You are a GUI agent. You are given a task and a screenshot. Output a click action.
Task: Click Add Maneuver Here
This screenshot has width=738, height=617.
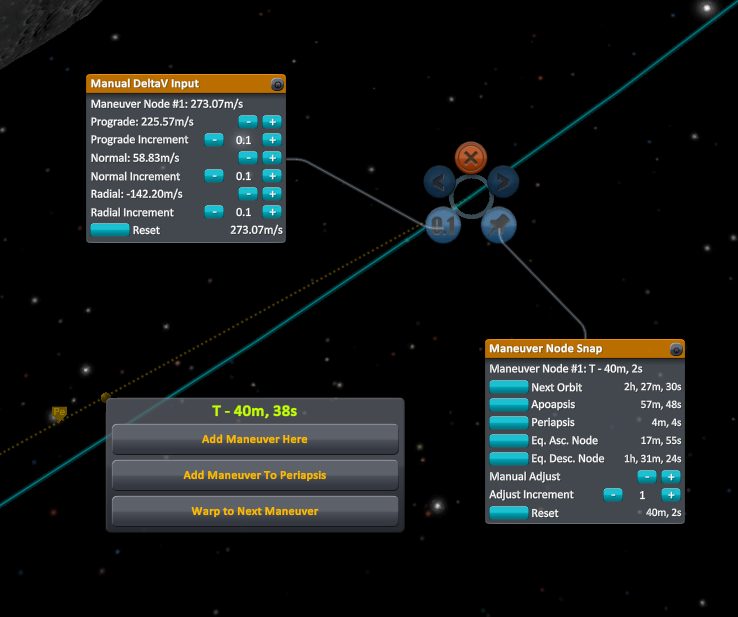coord(255,439)
